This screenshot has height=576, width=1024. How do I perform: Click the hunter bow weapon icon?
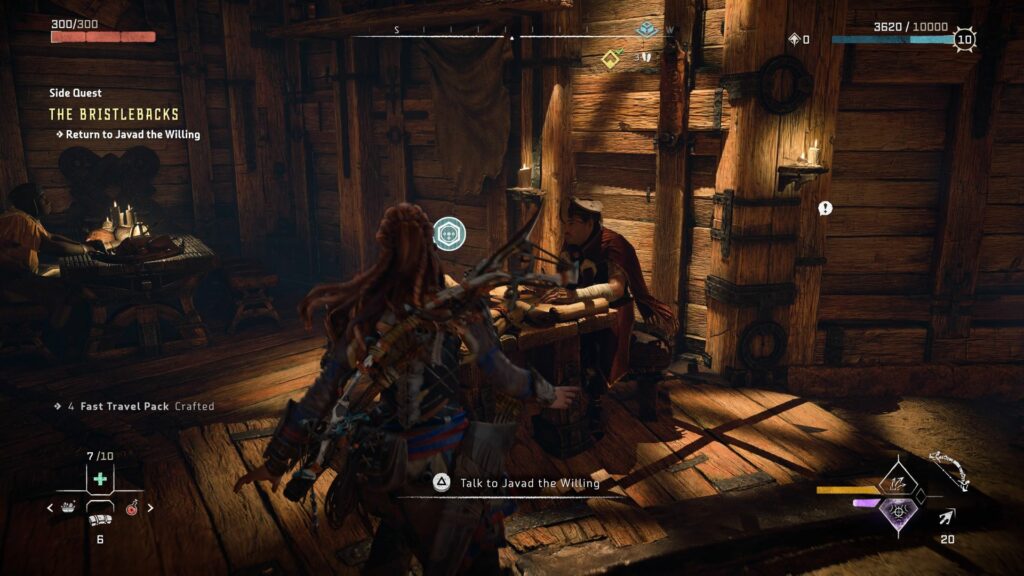[949, 469]
